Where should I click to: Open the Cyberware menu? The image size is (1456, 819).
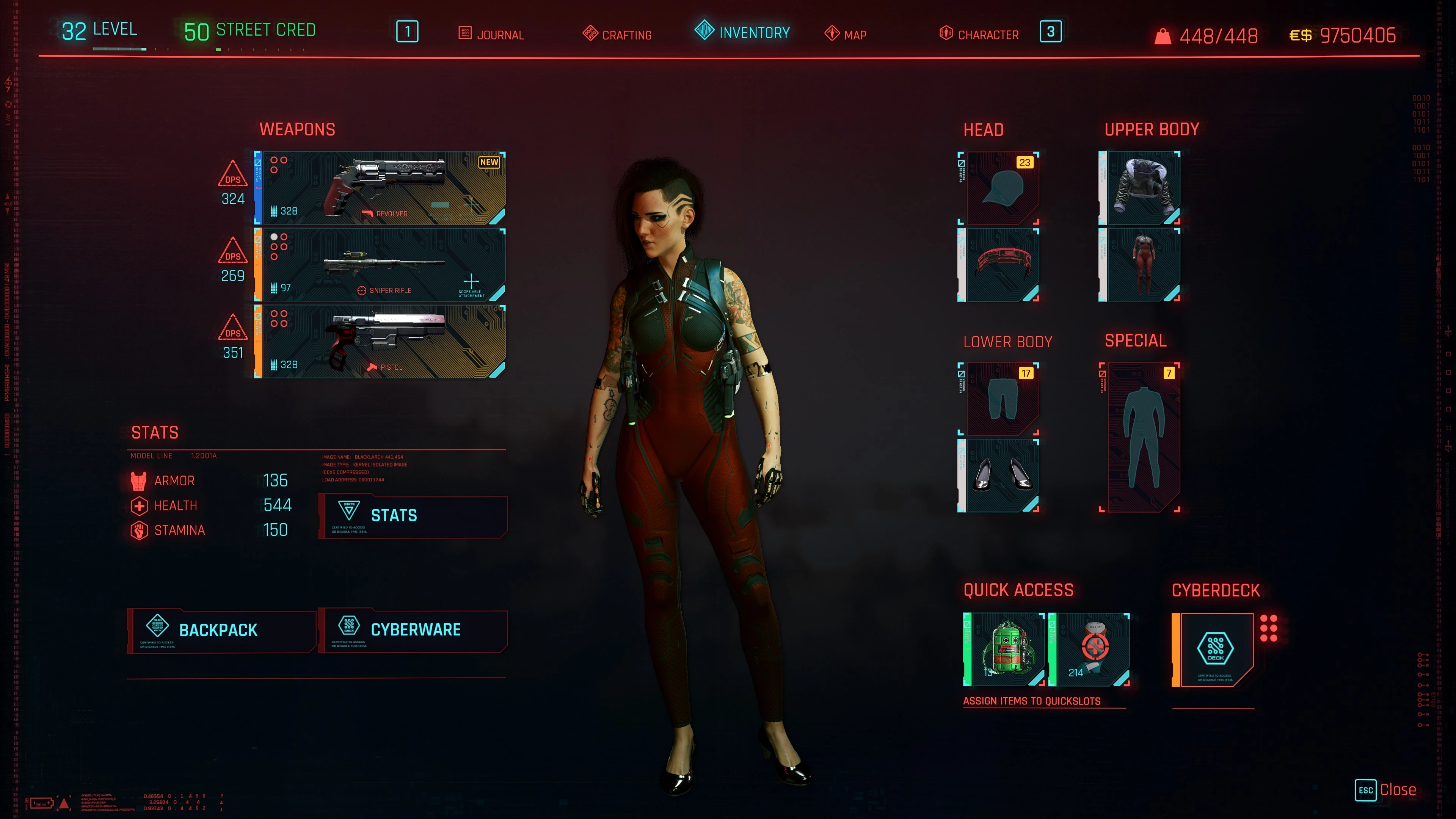click(x=413, y=630)
